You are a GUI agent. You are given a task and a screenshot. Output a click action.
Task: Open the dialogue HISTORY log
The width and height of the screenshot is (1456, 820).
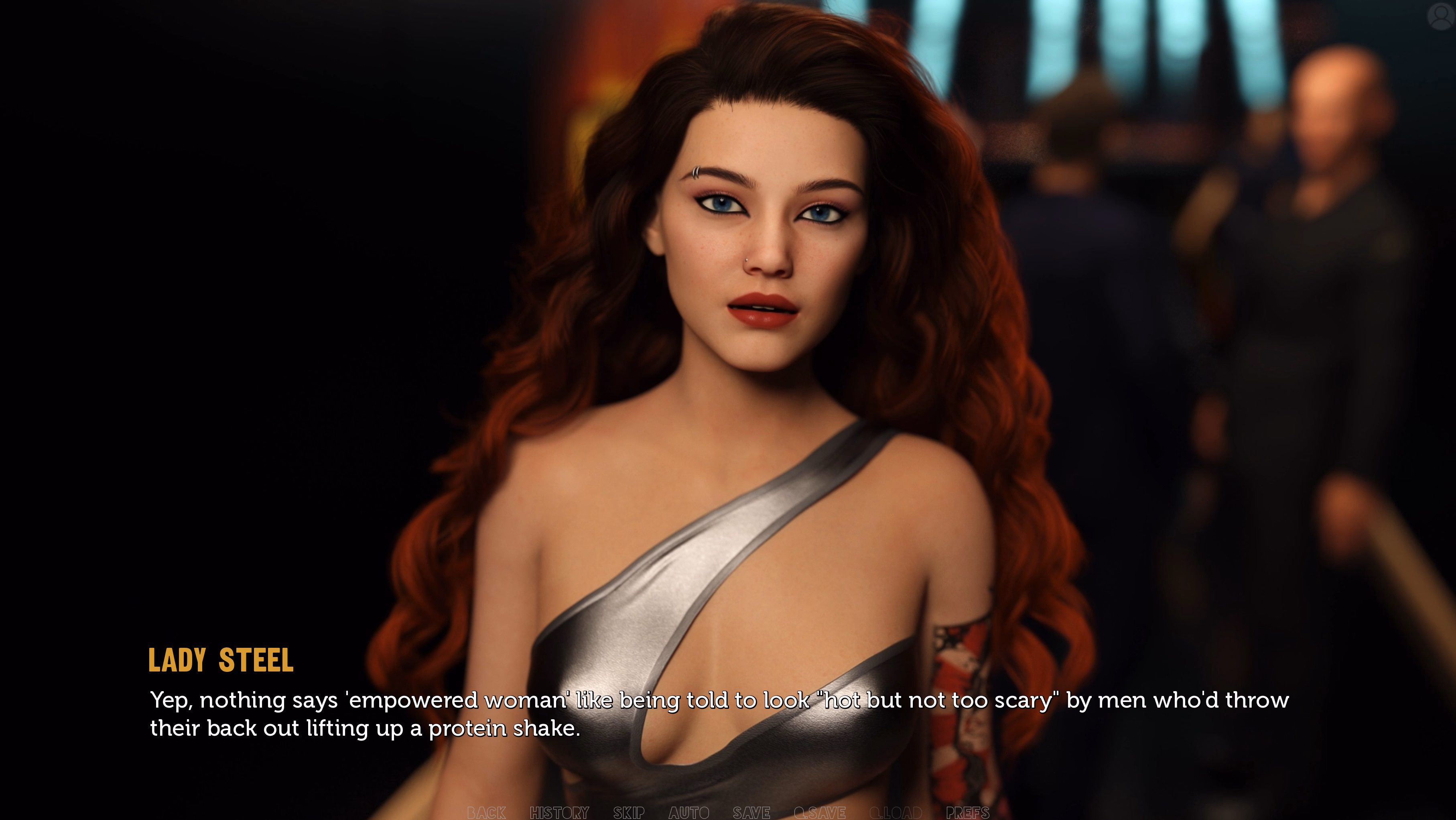[x=559, y=813]
